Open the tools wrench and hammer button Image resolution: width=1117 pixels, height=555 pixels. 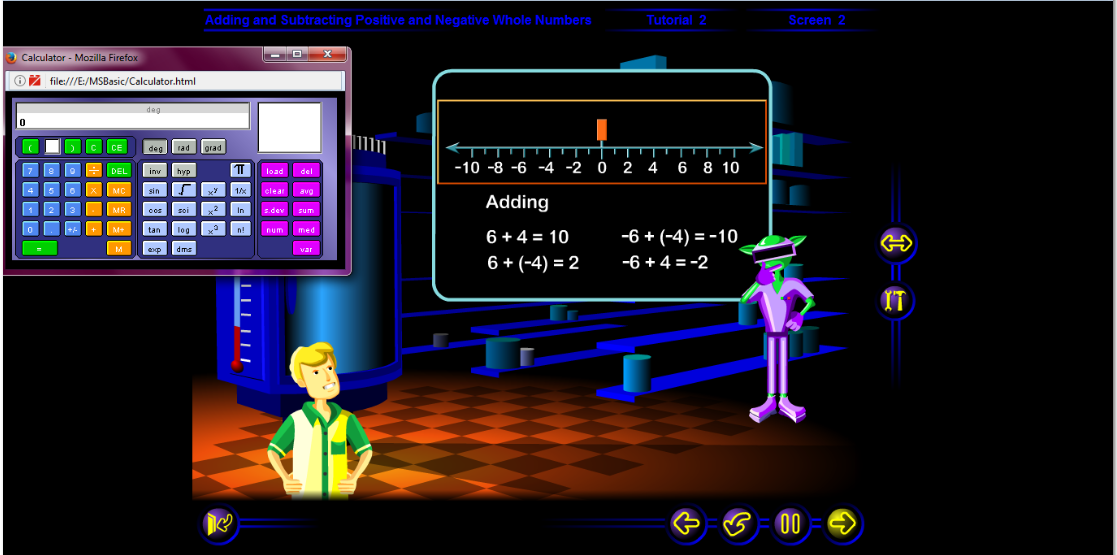tap(895, 300)
